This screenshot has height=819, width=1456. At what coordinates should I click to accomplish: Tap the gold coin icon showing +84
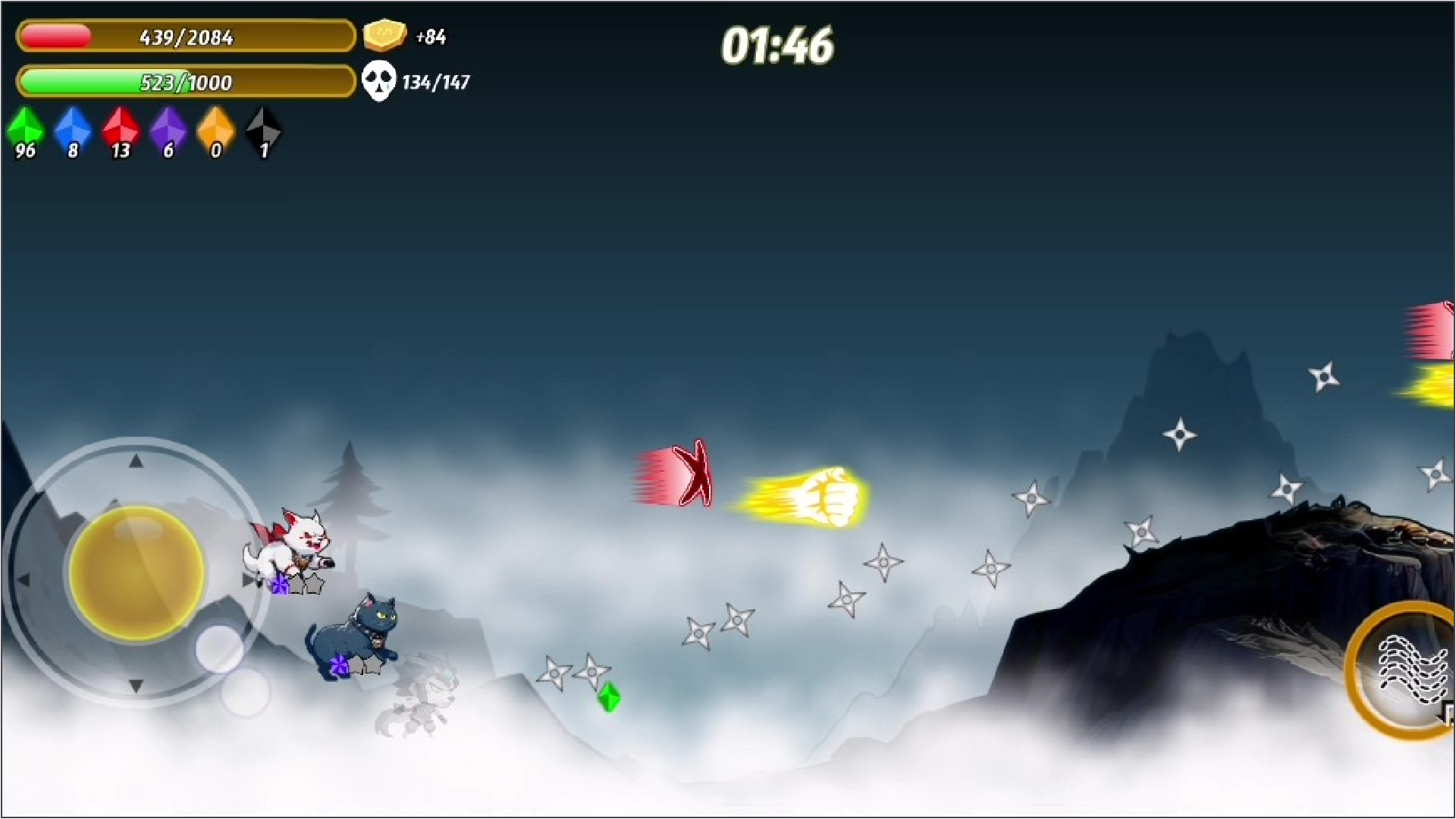(x=385, y=34)
